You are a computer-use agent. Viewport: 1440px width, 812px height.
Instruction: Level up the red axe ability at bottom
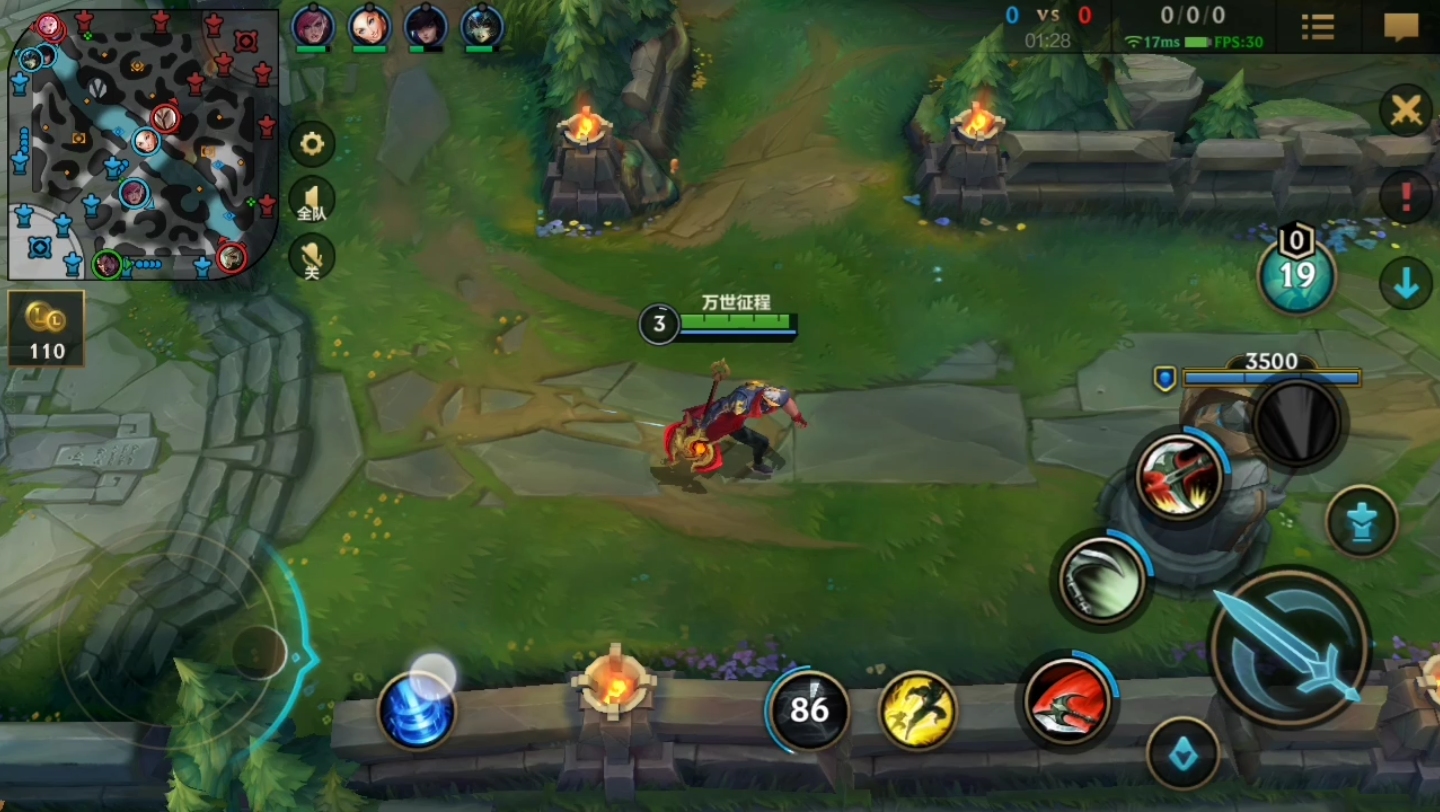[x=1067, y=700]
